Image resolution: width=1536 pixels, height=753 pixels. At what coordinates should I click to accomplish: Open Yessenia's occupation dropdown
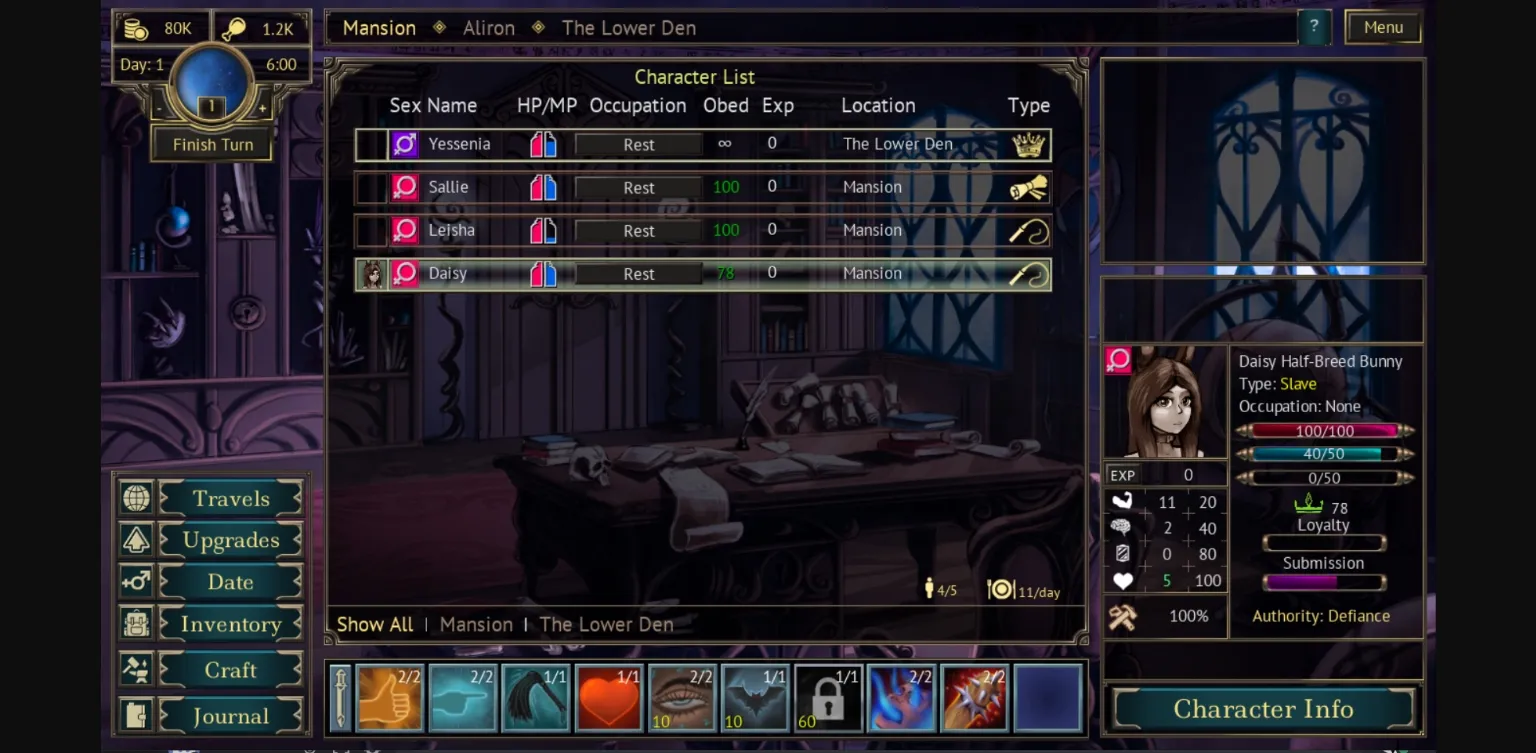tap(638, 144)
